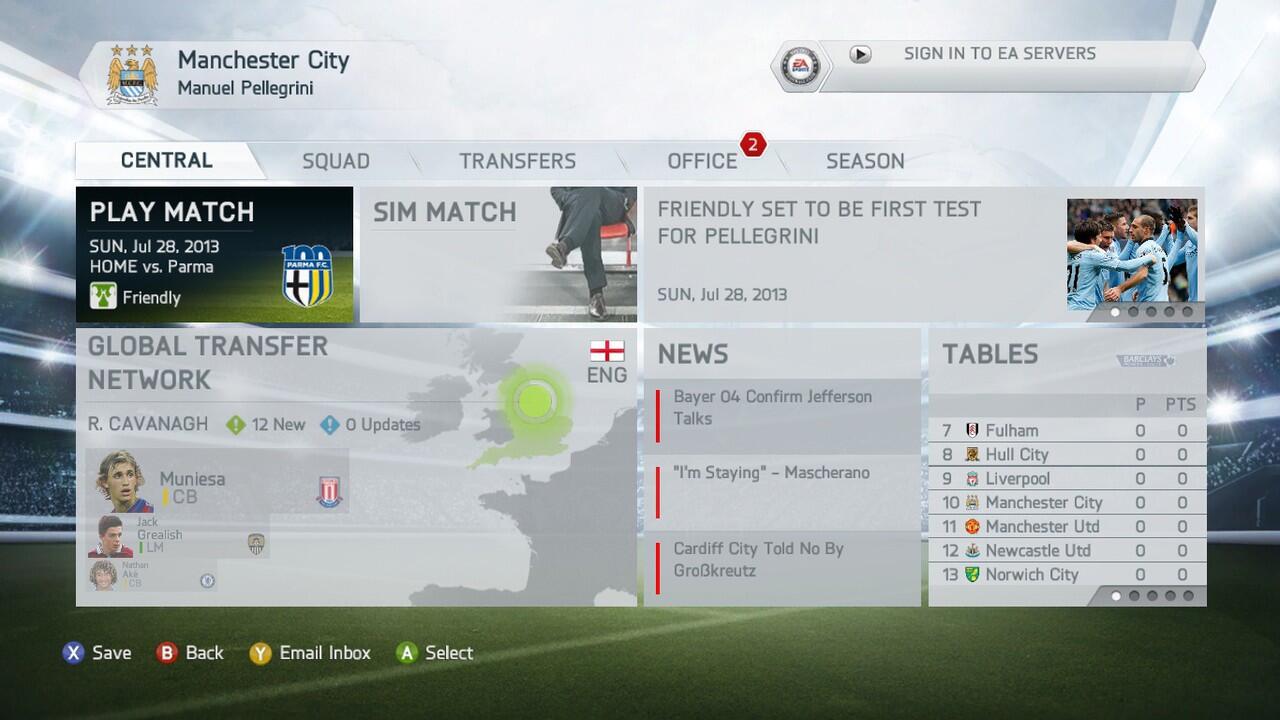Read the Bayer 04 Confirm Jefferson Talks news
The width and height of the screenshot is (1280, 720).
click(782, 408)
